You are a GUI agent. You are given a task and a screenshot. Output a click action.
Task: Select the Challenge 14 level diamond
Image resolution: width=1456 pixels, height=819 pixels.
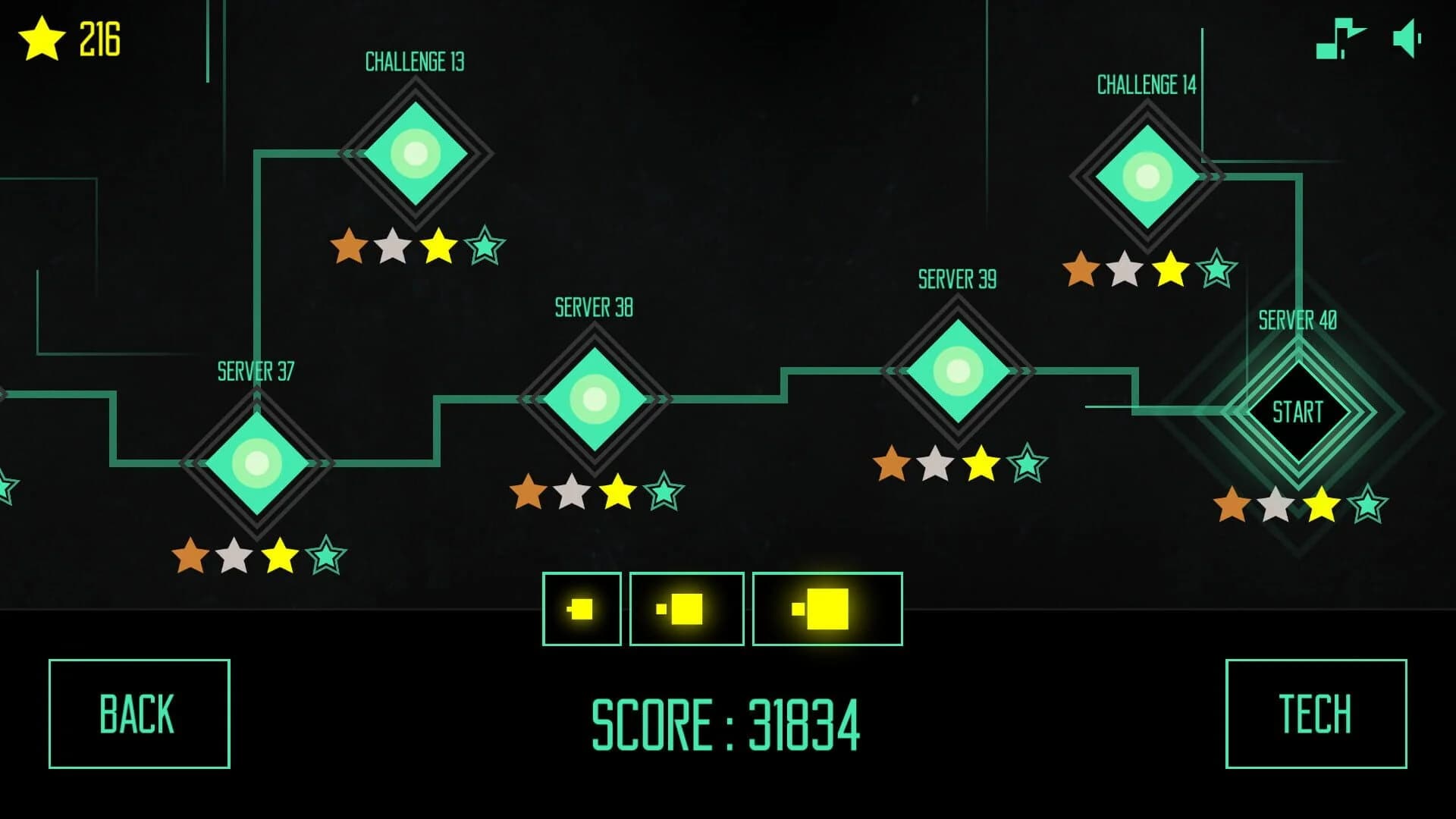click(1147, 177)
